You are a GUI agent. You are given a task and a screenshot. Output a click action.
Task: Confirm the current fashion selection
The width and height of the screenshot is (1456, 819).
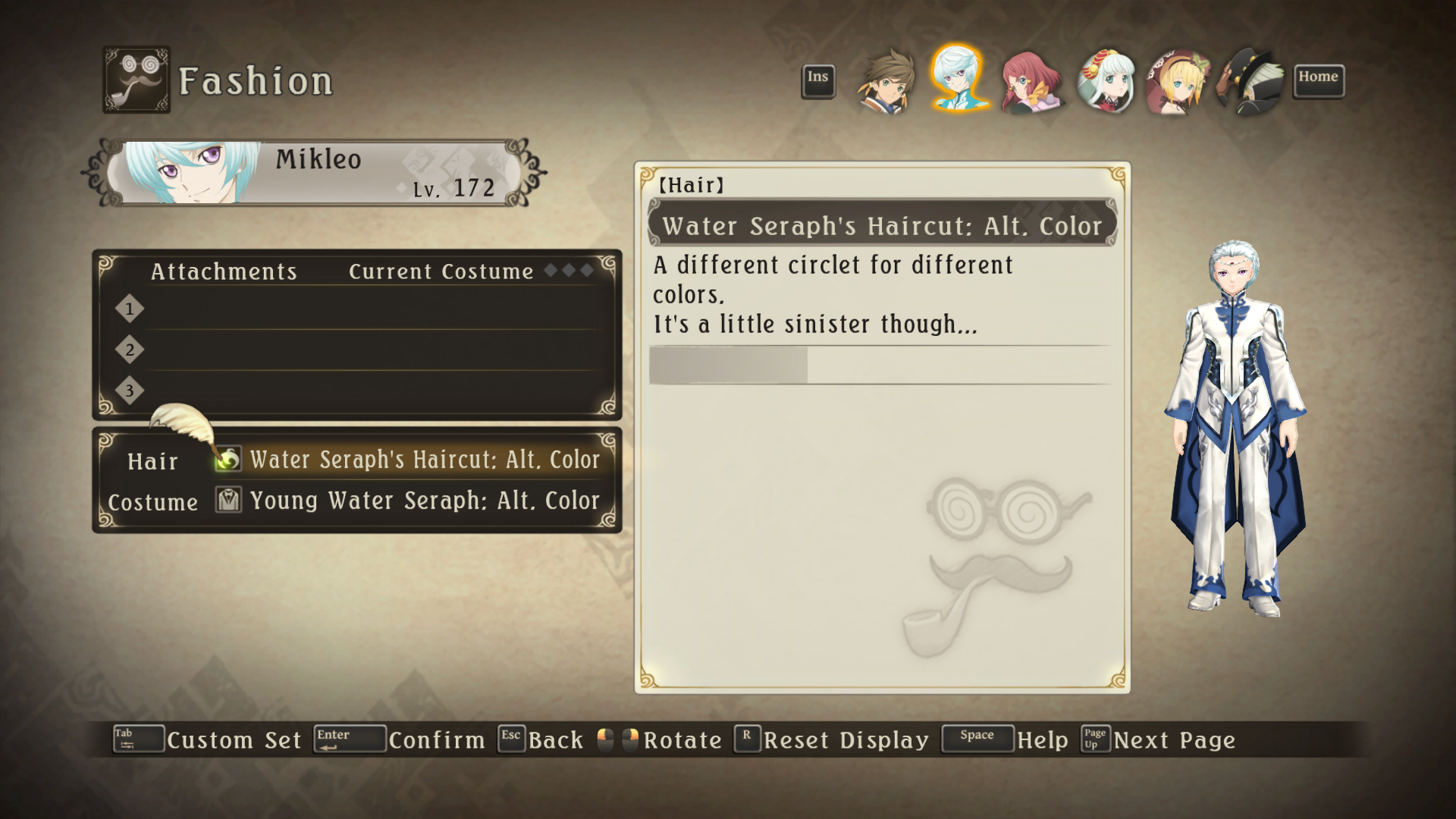point(436,739)
